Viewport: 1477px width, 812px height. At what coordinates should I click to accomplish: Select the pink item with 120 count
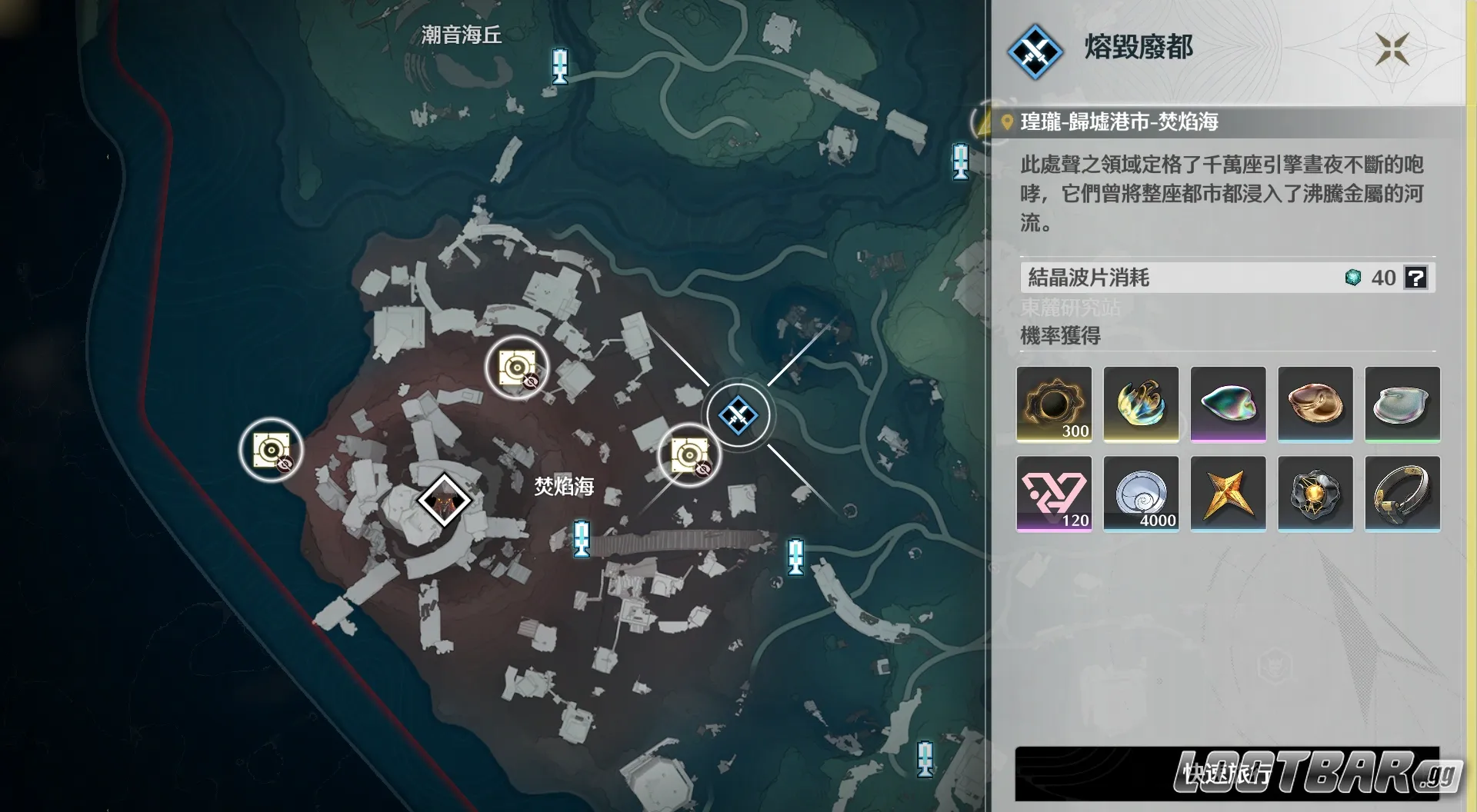click(x=1054, y=493)
